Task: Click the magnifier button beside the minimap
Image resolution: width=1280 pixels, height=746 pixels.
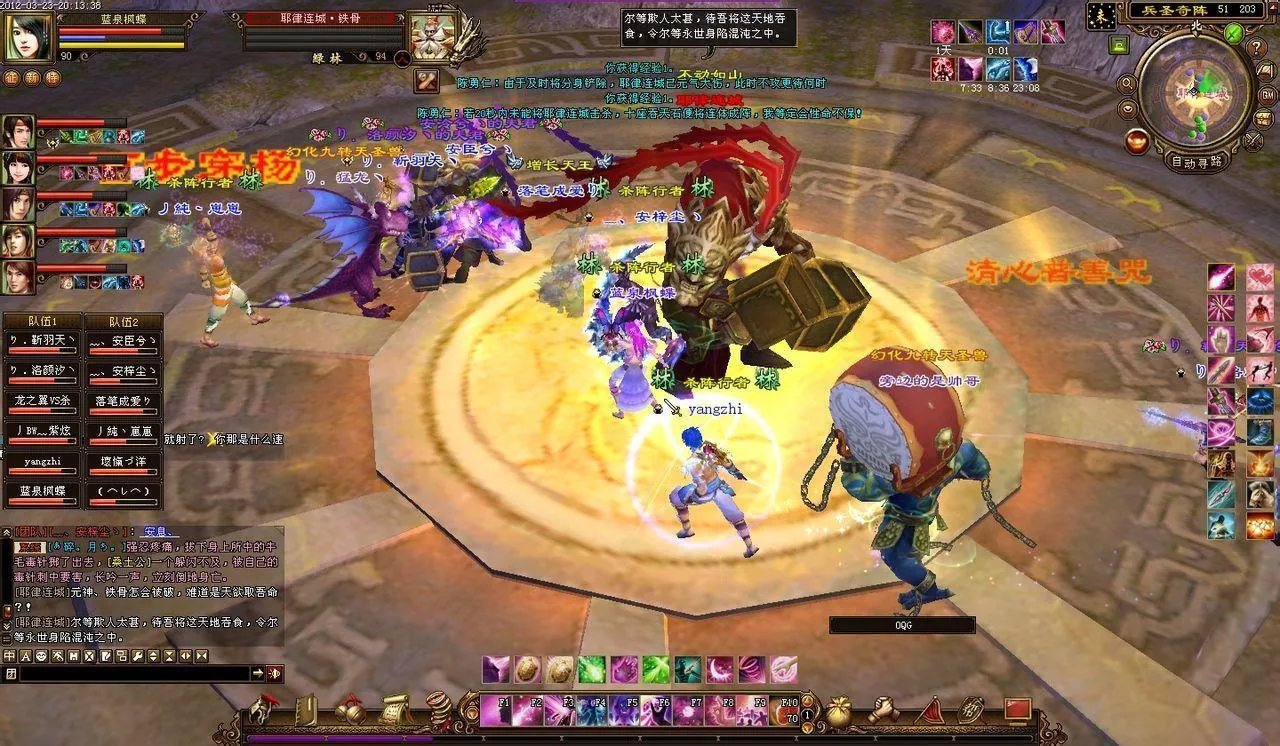Action: tap(1127, 84)
